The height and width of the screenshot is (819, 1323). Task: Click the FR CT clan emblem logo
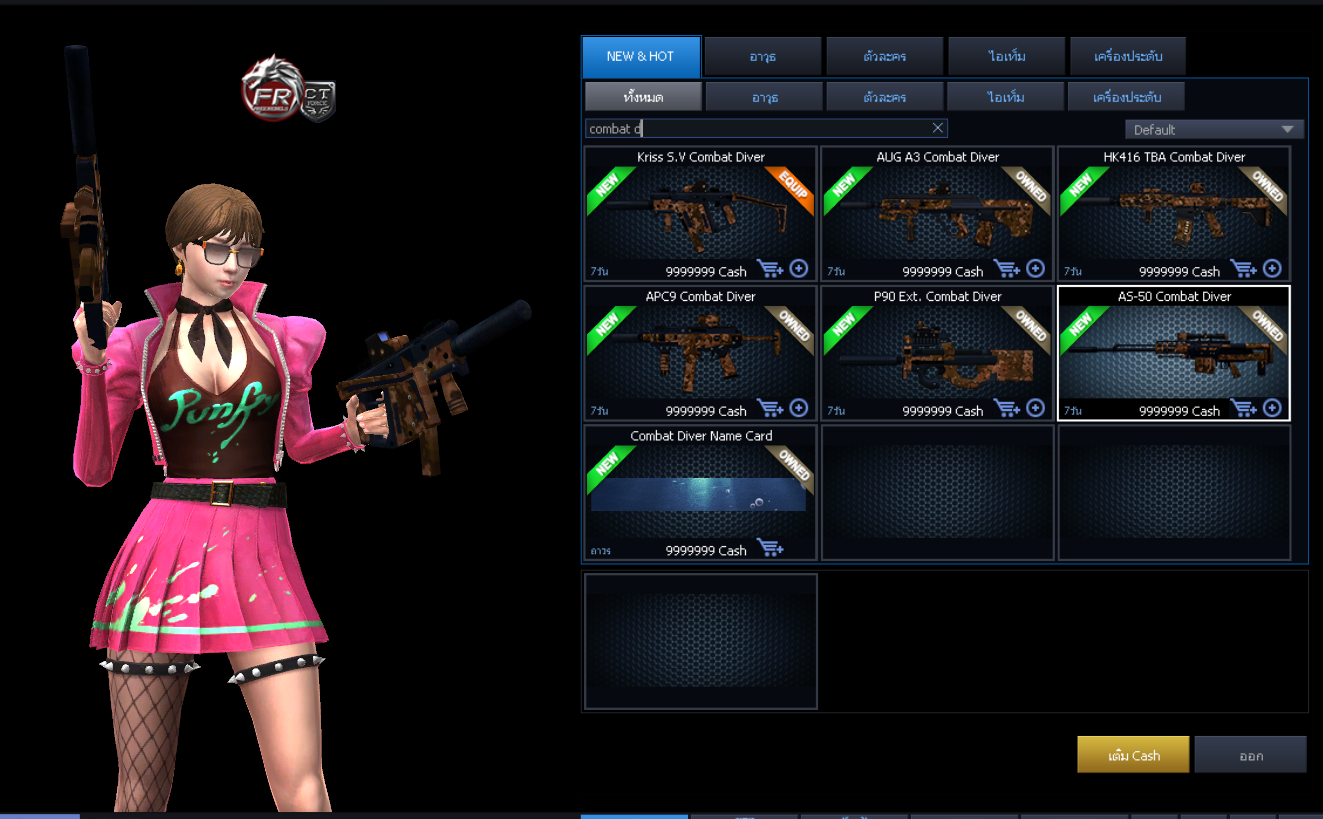[283, 93]
